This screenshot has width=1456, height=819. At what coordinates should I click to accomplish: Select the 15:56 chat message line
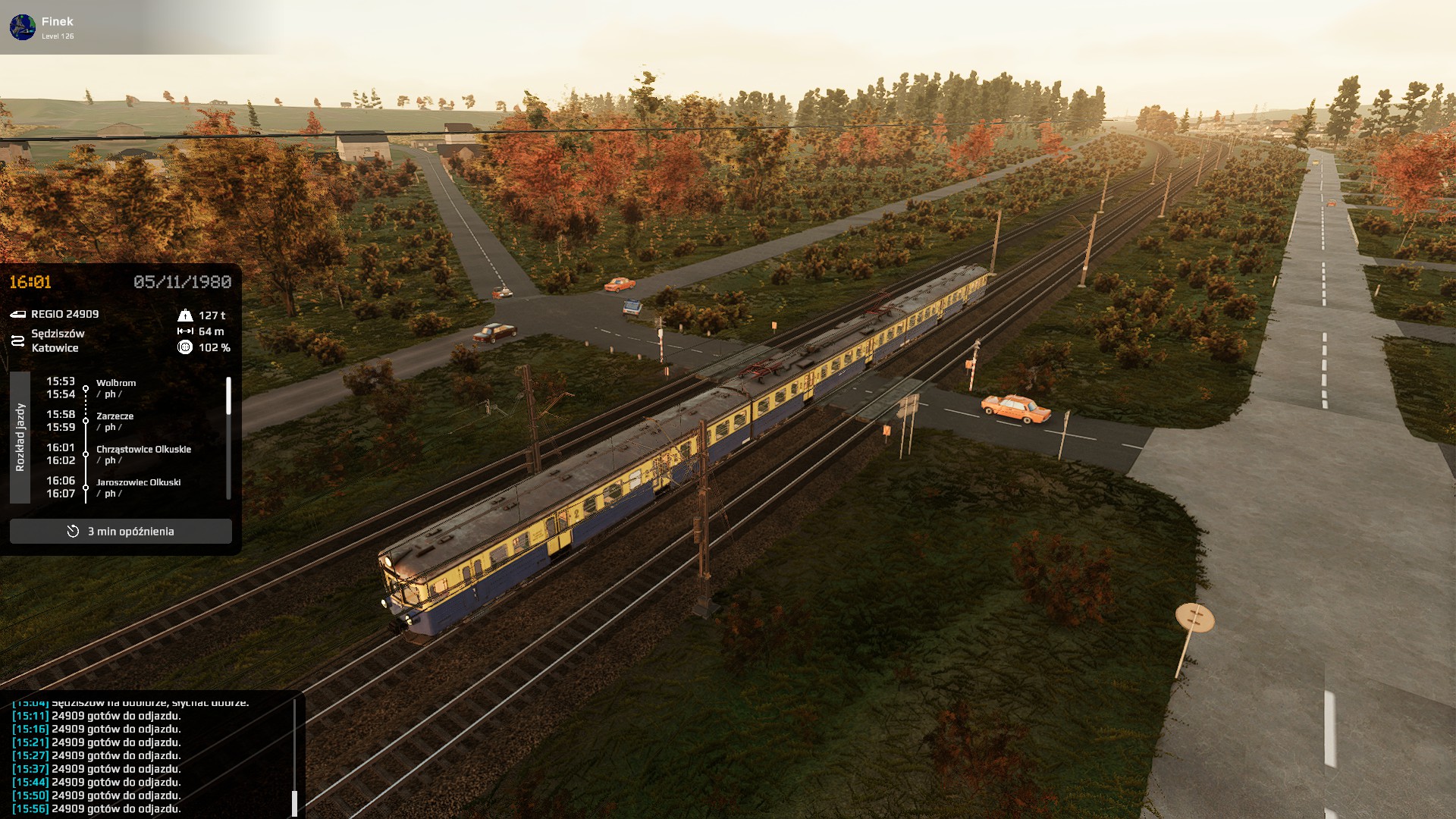pos(97,808)
